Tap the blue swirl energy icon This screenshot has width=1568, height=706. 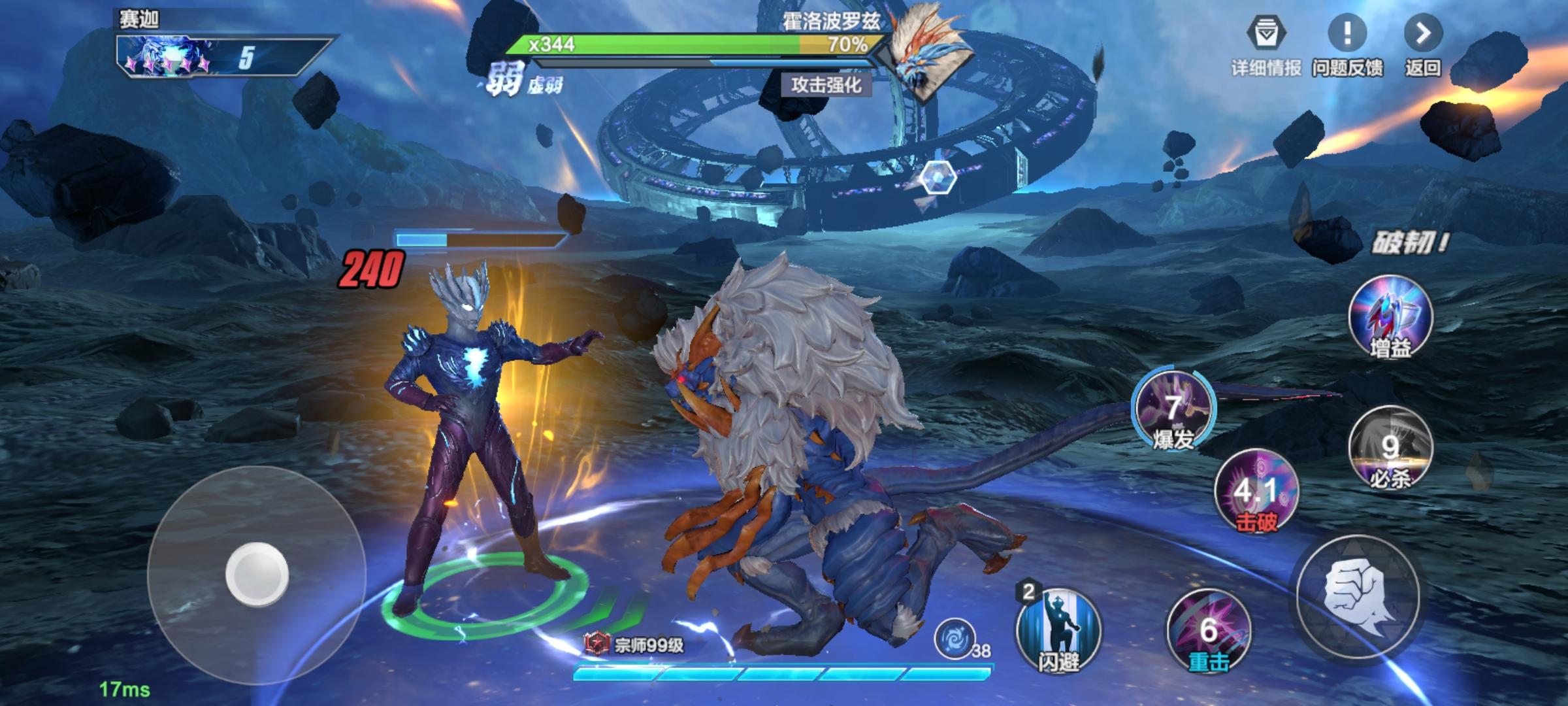(x=954, y=638)
